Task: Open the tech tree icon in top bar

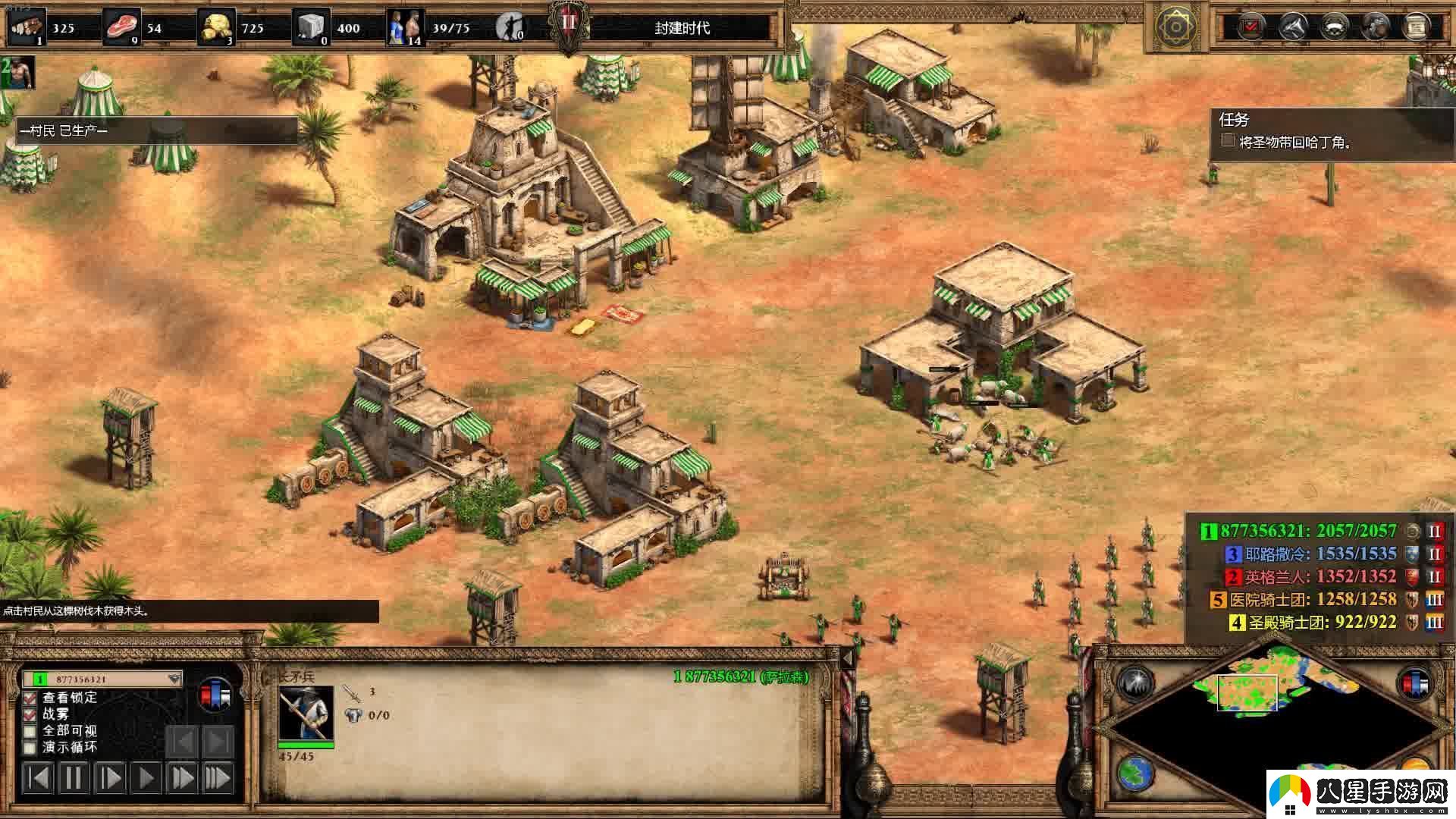Action: tap(1291, 27)
